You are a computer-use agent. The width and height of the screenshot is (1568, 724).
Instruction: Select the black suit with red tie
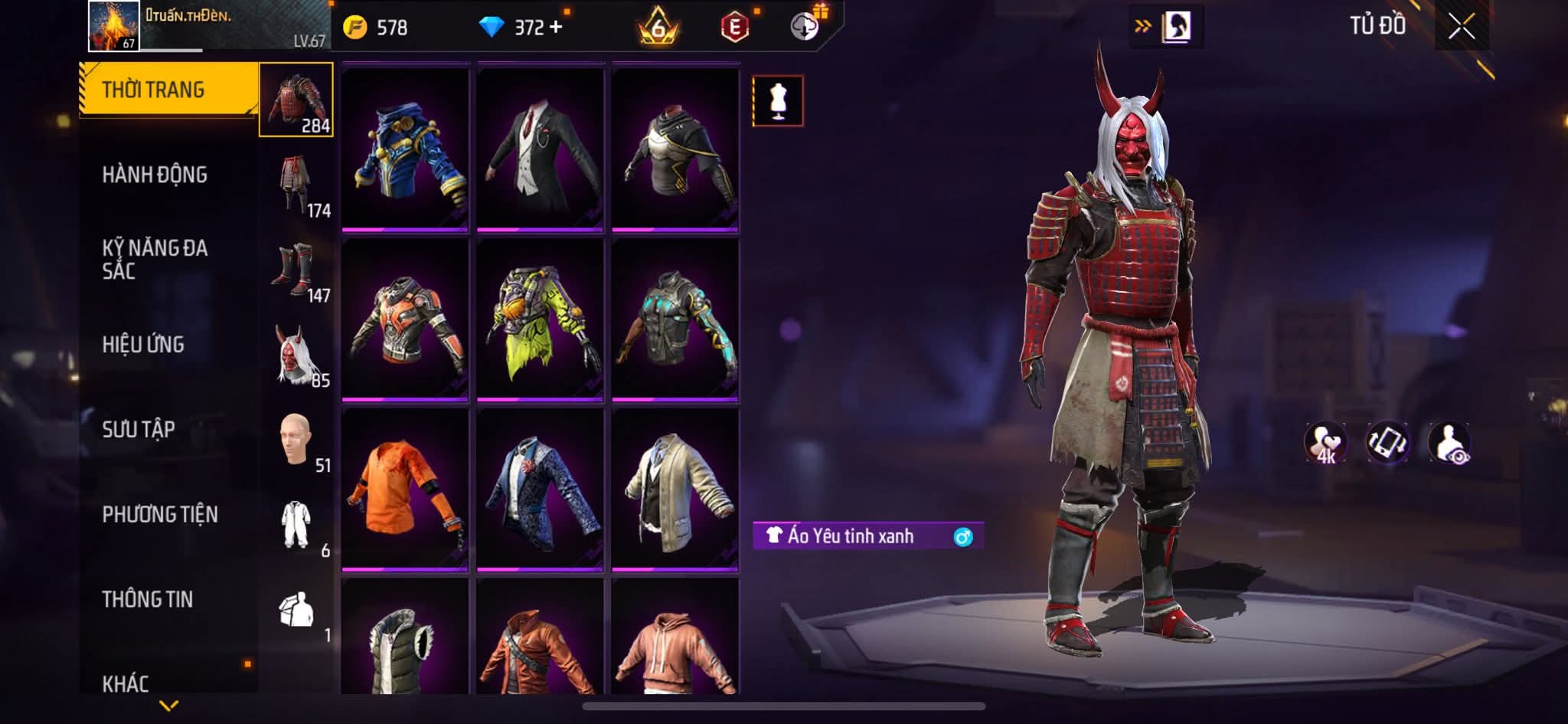tap(540, 149)
